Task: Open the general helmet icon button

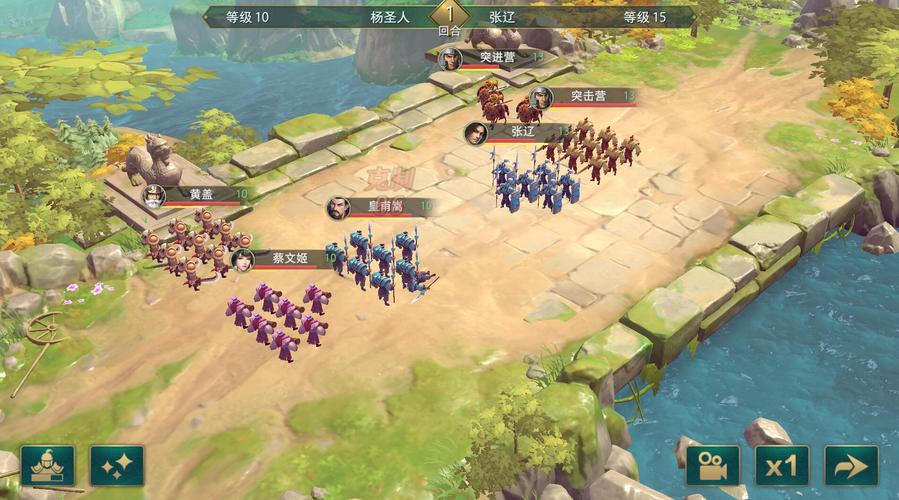Action: click(47, 466)
